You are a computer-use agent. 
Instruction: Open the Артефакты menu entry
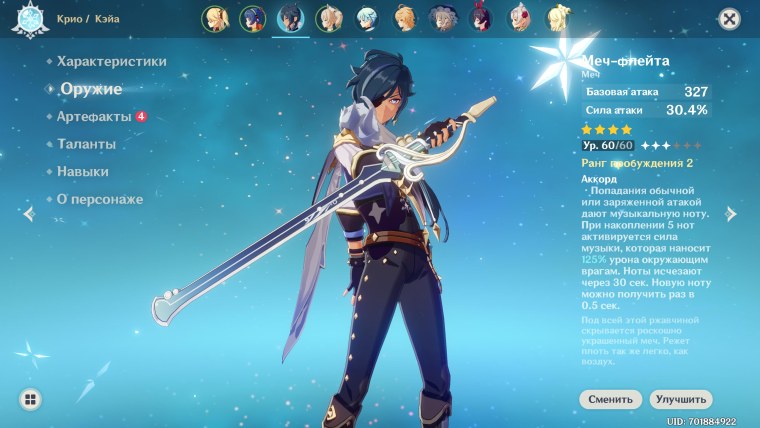94,117
